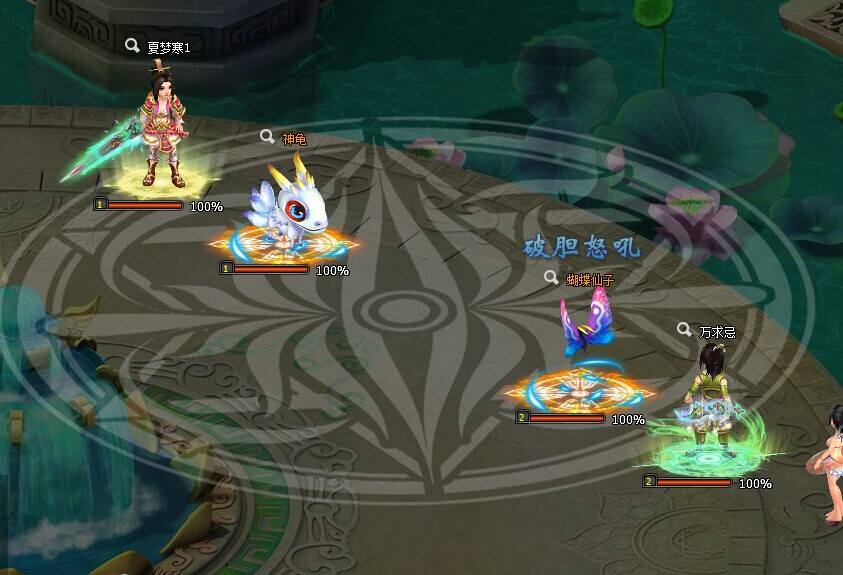
Task: Open details with 蝴蝶仙子's magnifier icon
Action: (x=551, y=278)
